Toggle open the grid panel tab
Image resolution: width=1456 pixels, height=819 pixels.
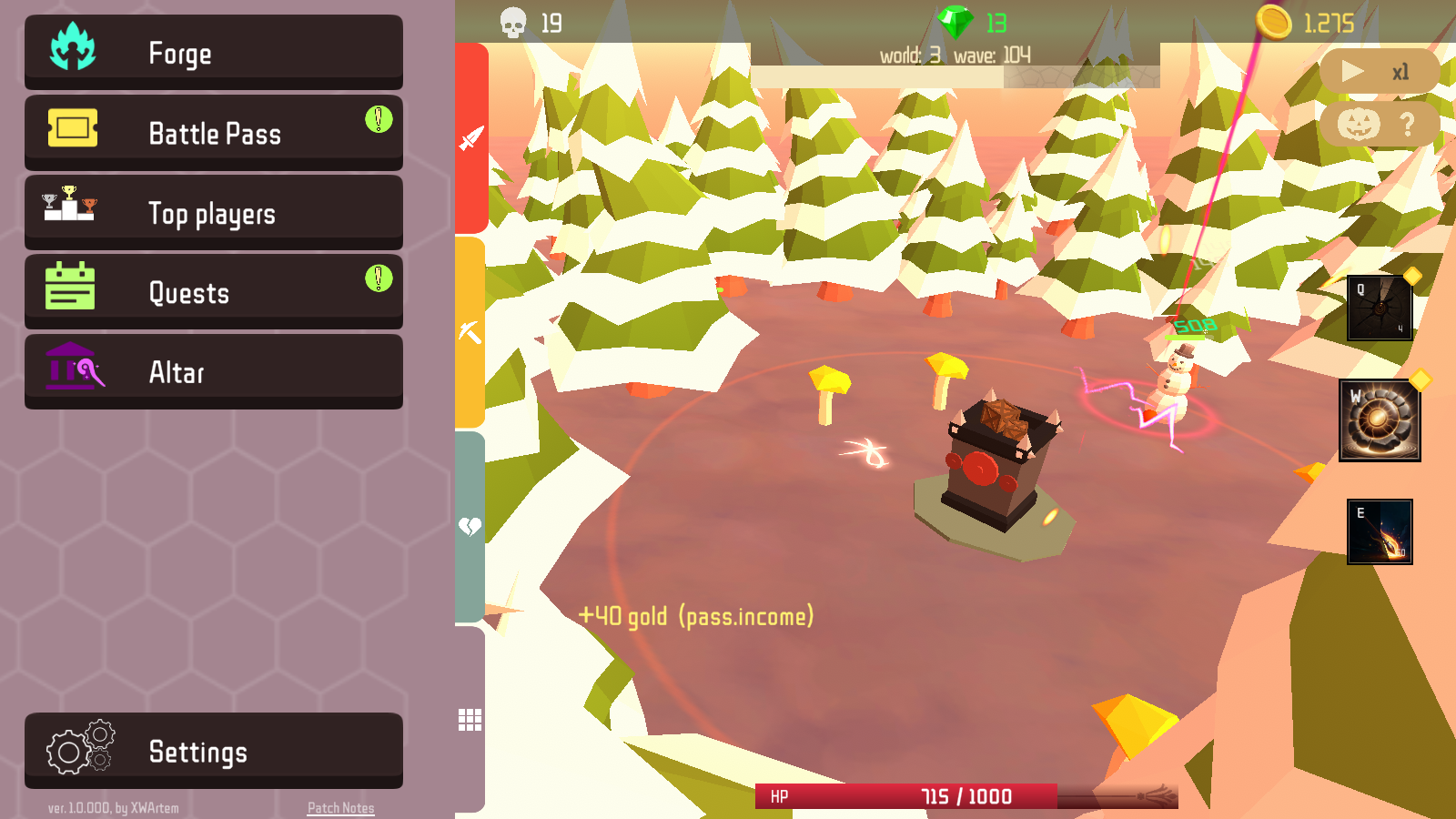point(470,719)
